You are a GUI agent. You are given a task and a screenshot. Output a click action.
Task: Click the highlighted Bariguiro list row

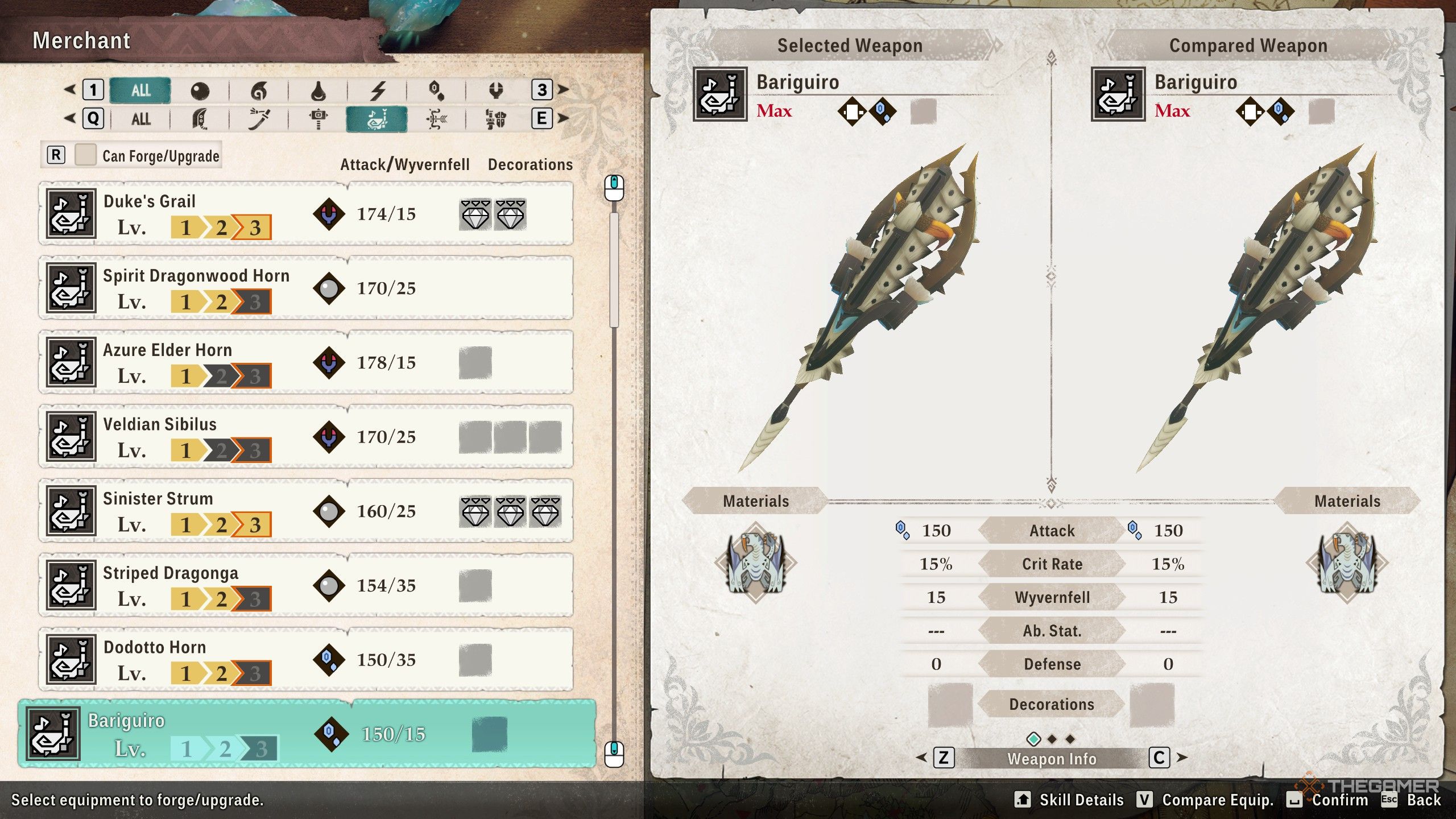pos(307,734)
